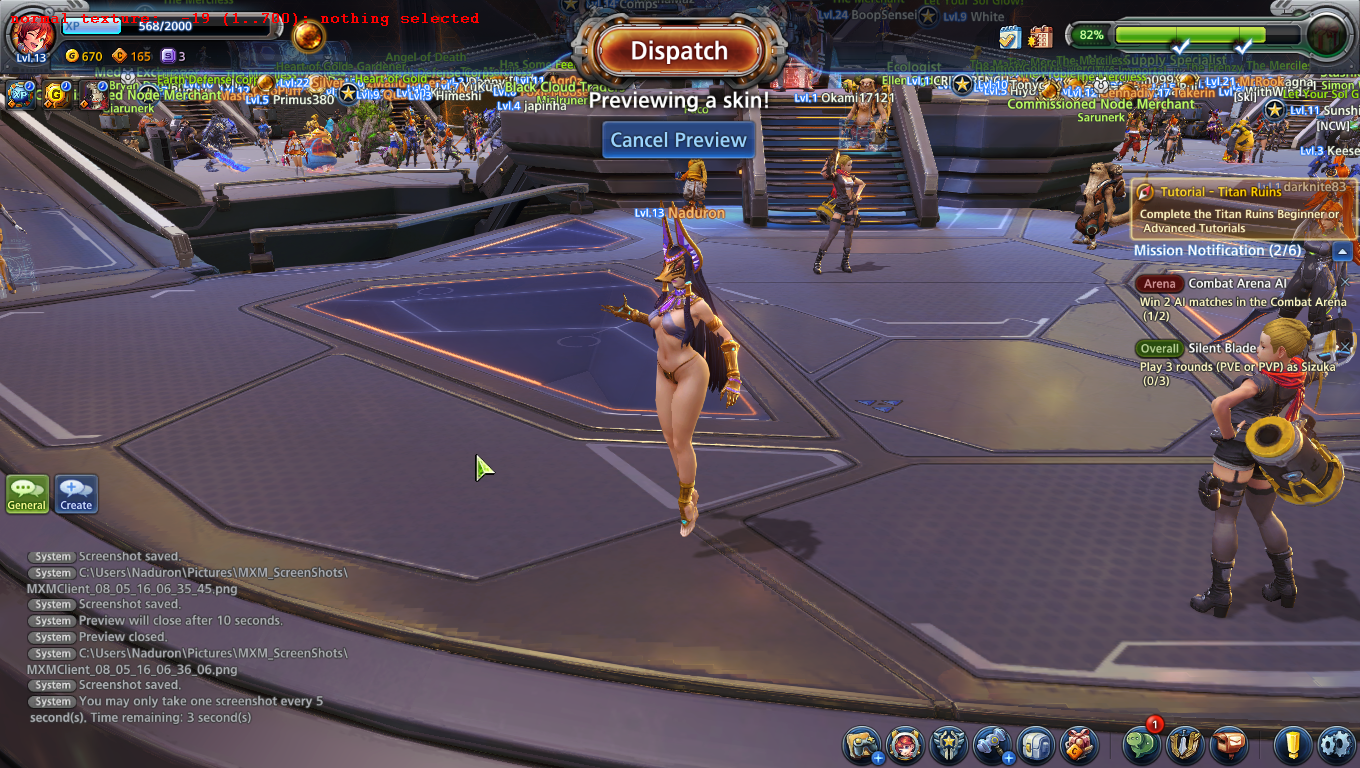Create a new chat channel
This screenshot has width=1360, height=768.
[x=76, y=493]
